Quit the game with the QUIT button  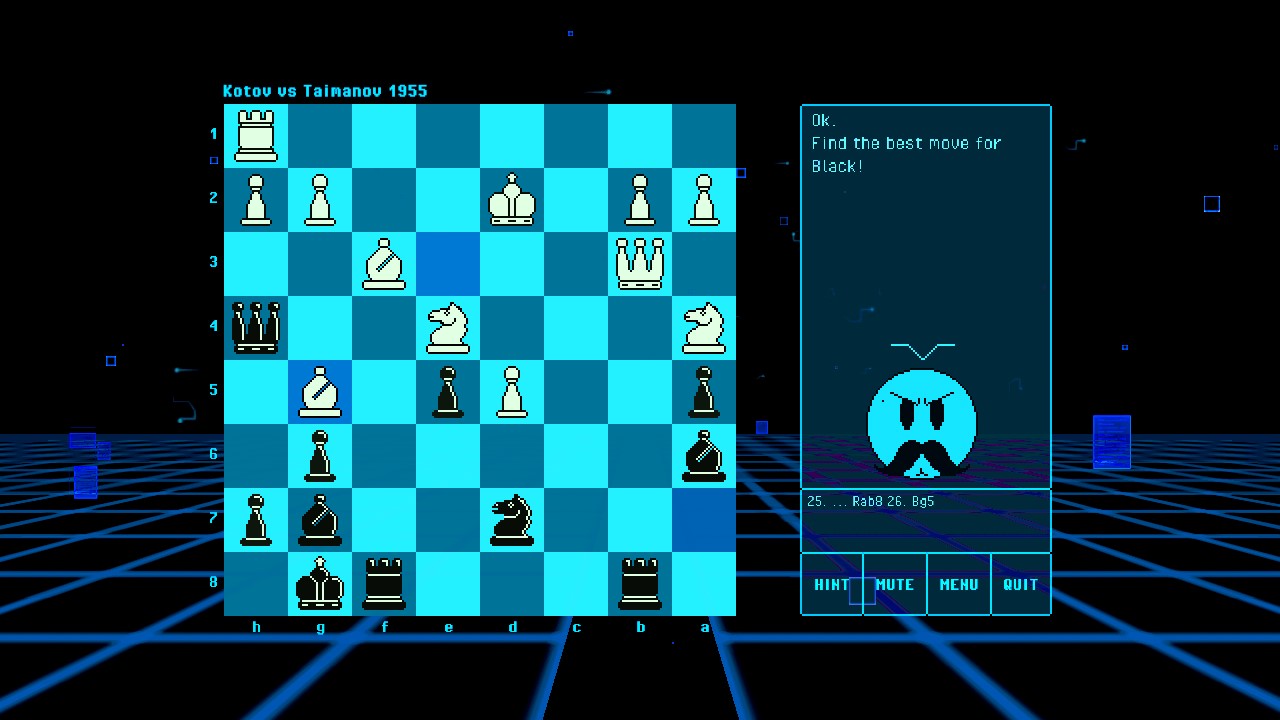pos(1020,584)
